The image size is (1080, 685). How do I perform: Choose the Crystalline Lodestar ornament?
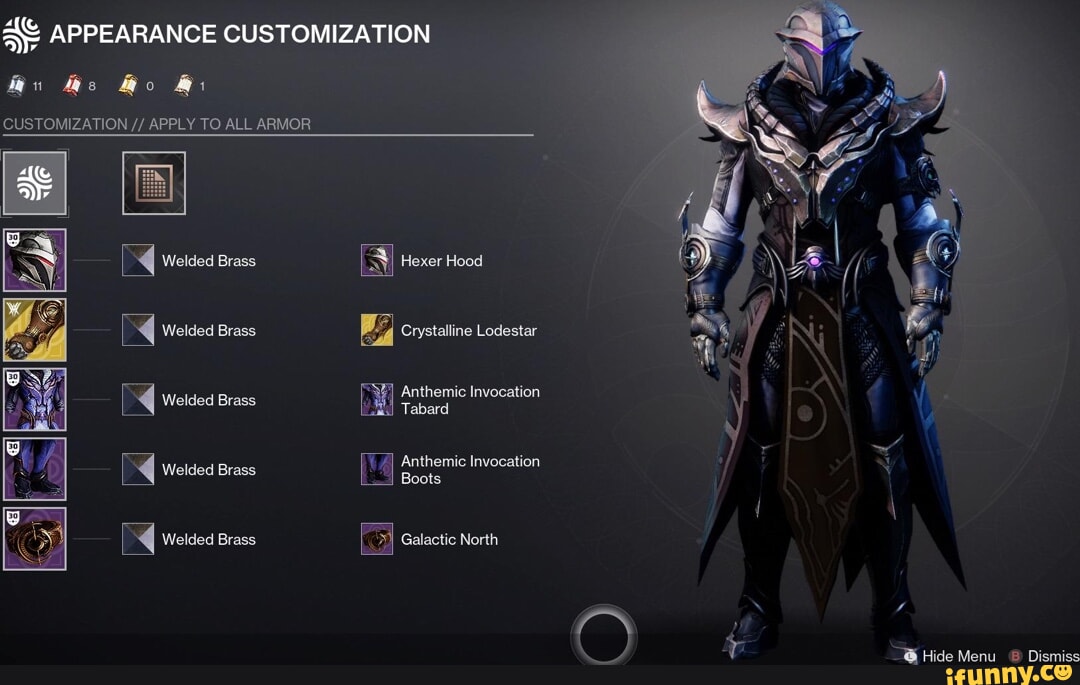pyautogui.click(x=377, y=330)
